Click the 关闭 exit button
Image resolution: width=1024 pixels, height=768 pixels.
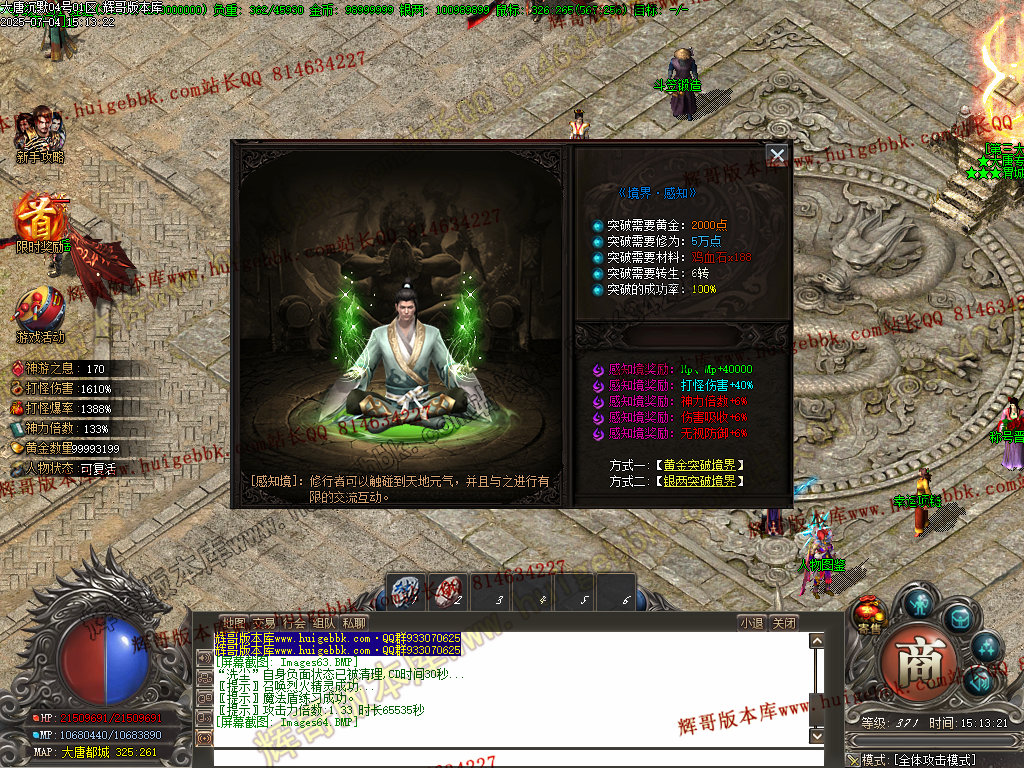[x=784, y=622]
